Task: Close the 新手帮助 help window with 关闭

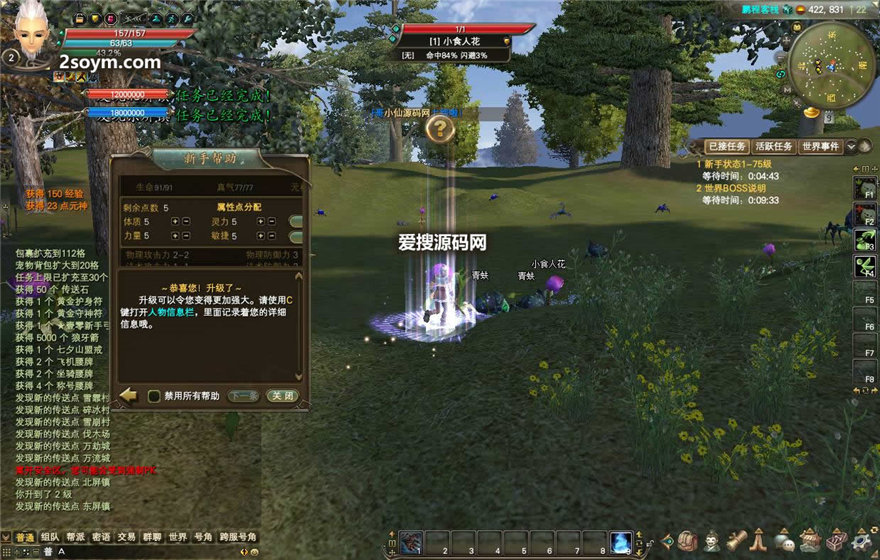Action: pyautogui.click(x=281, y=396)
